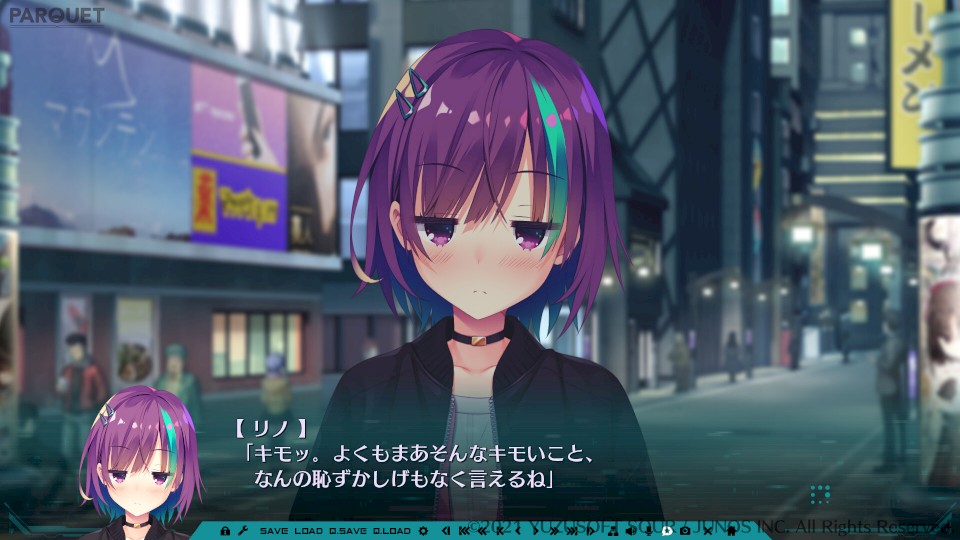Open the speech bubble log icon
Screen dimensions: 960x540
click(667, 530)
